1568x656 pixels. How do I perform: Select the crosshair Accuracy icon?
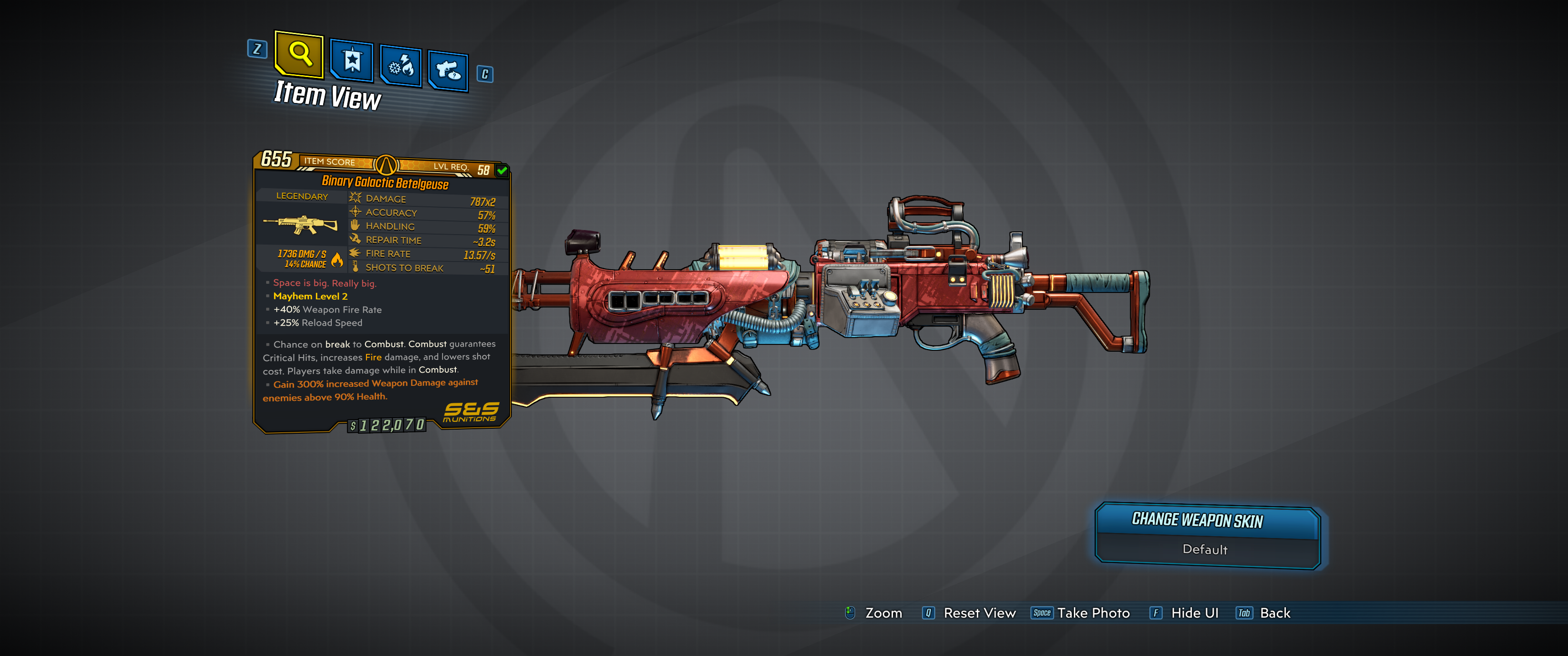(355, 212)
